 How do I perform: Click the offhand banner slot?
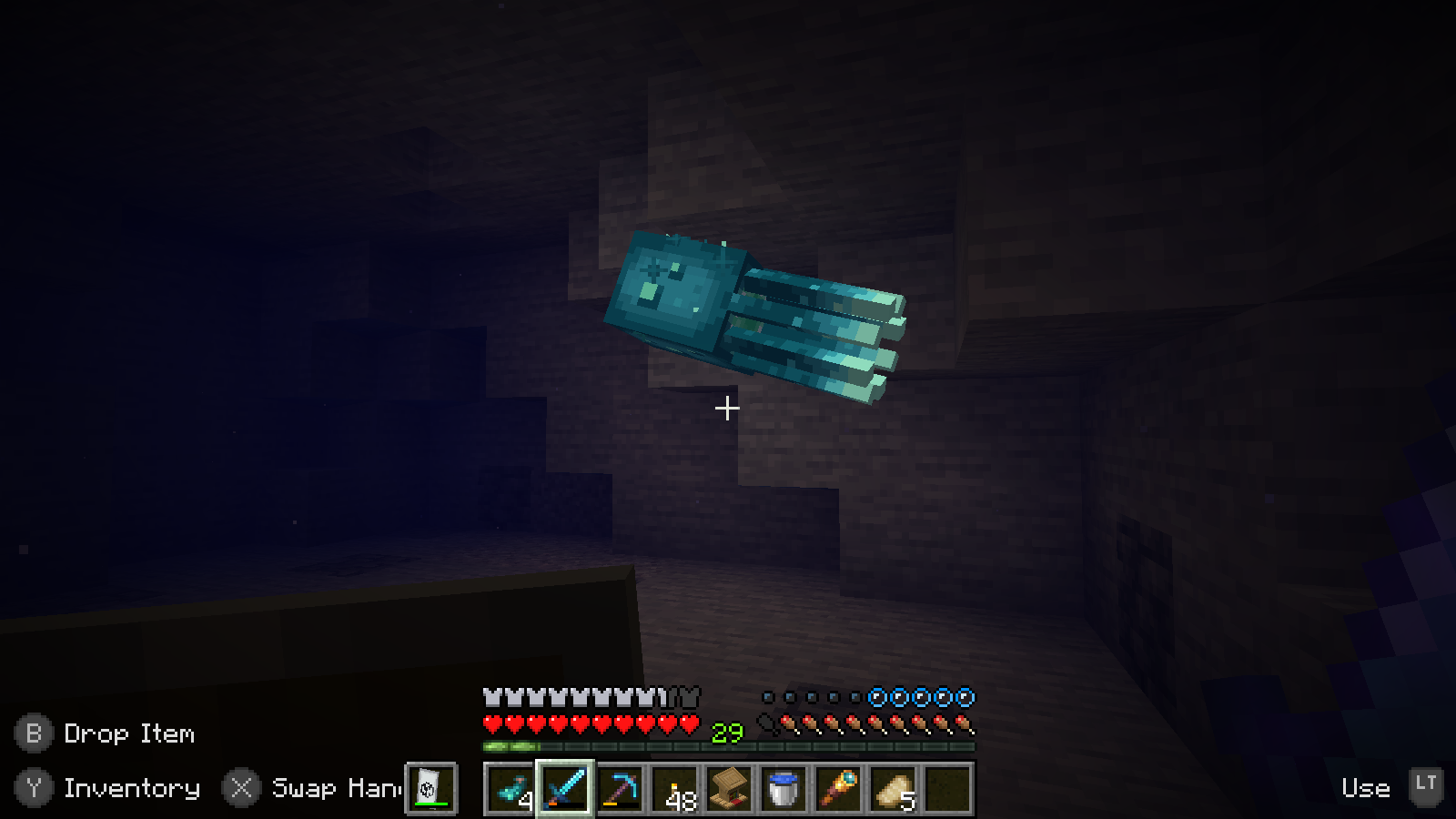click(430, 788)
